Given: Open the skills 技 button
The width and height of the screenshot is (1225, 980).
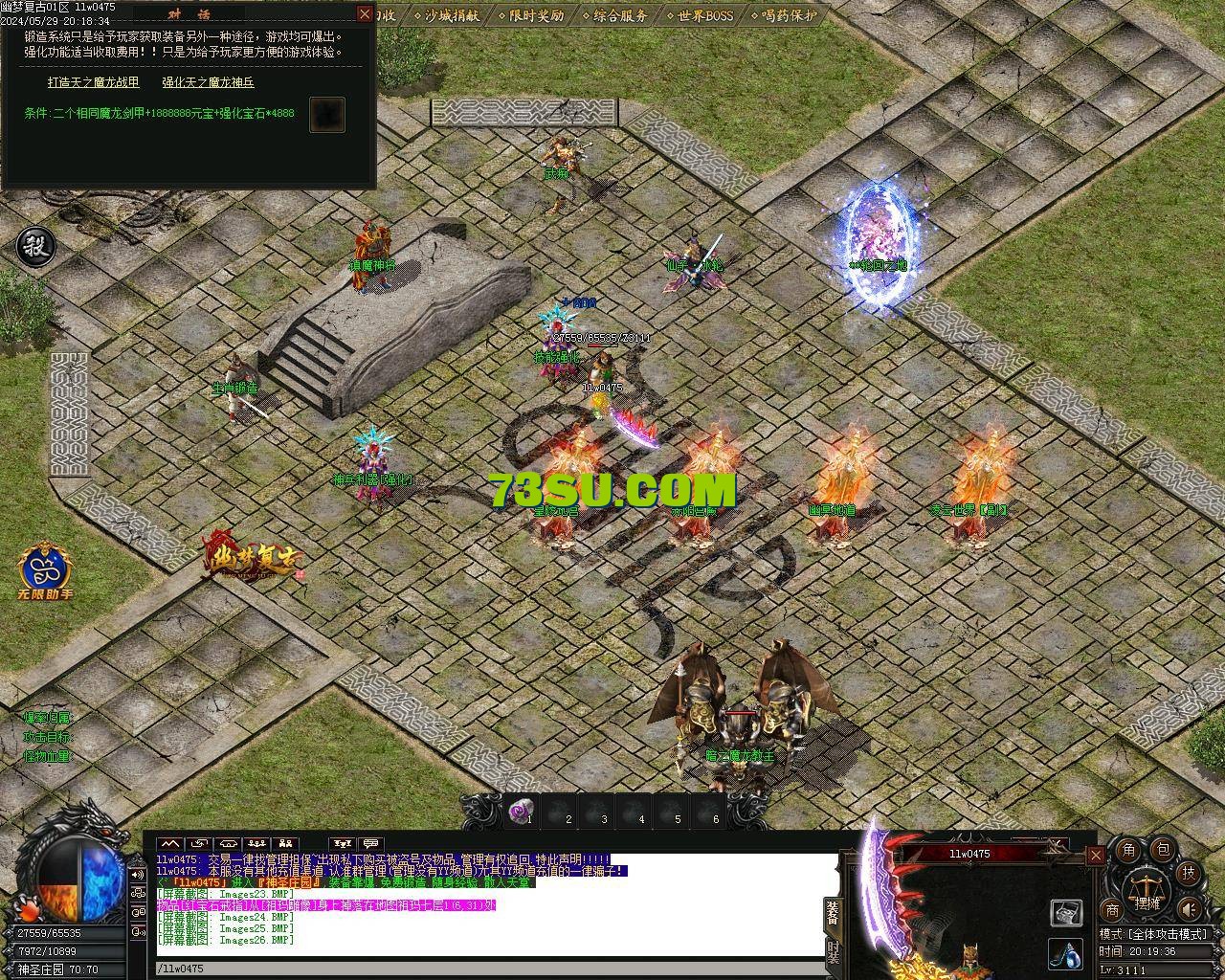Looking at the screenshot, I should tap(1188, 872).
